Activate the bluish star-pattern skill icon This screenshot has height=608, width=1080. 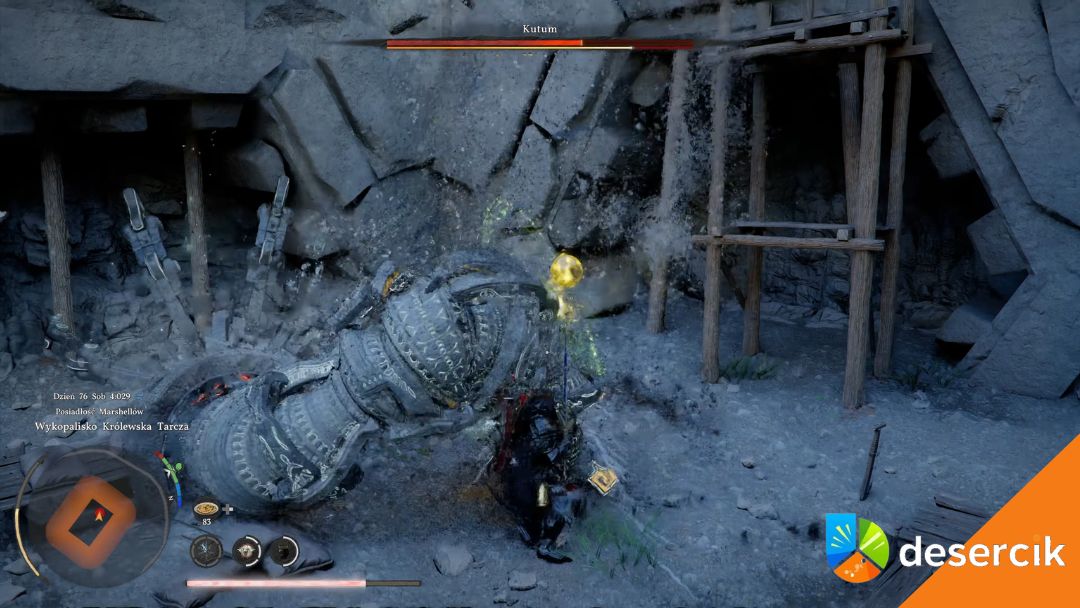tap(207, 549)
